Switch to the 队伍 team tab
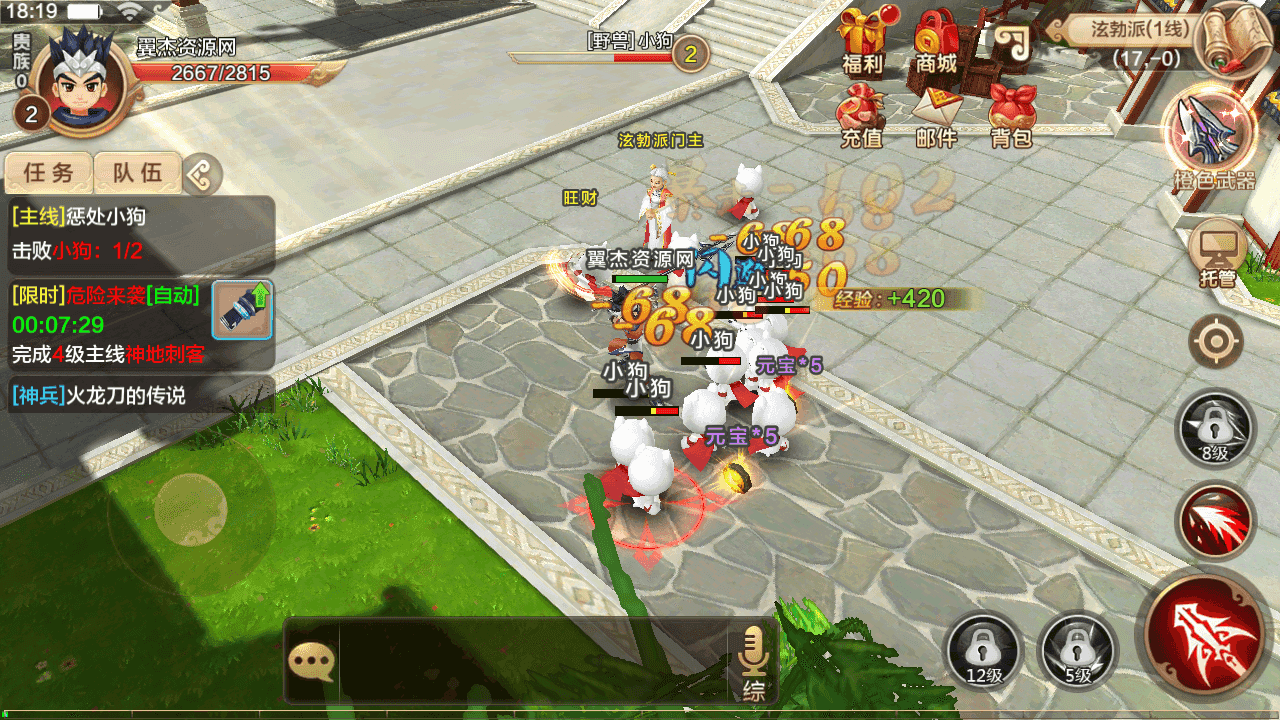The height and width of the screenshot is (720, 1280). click(x=137, y=173)
